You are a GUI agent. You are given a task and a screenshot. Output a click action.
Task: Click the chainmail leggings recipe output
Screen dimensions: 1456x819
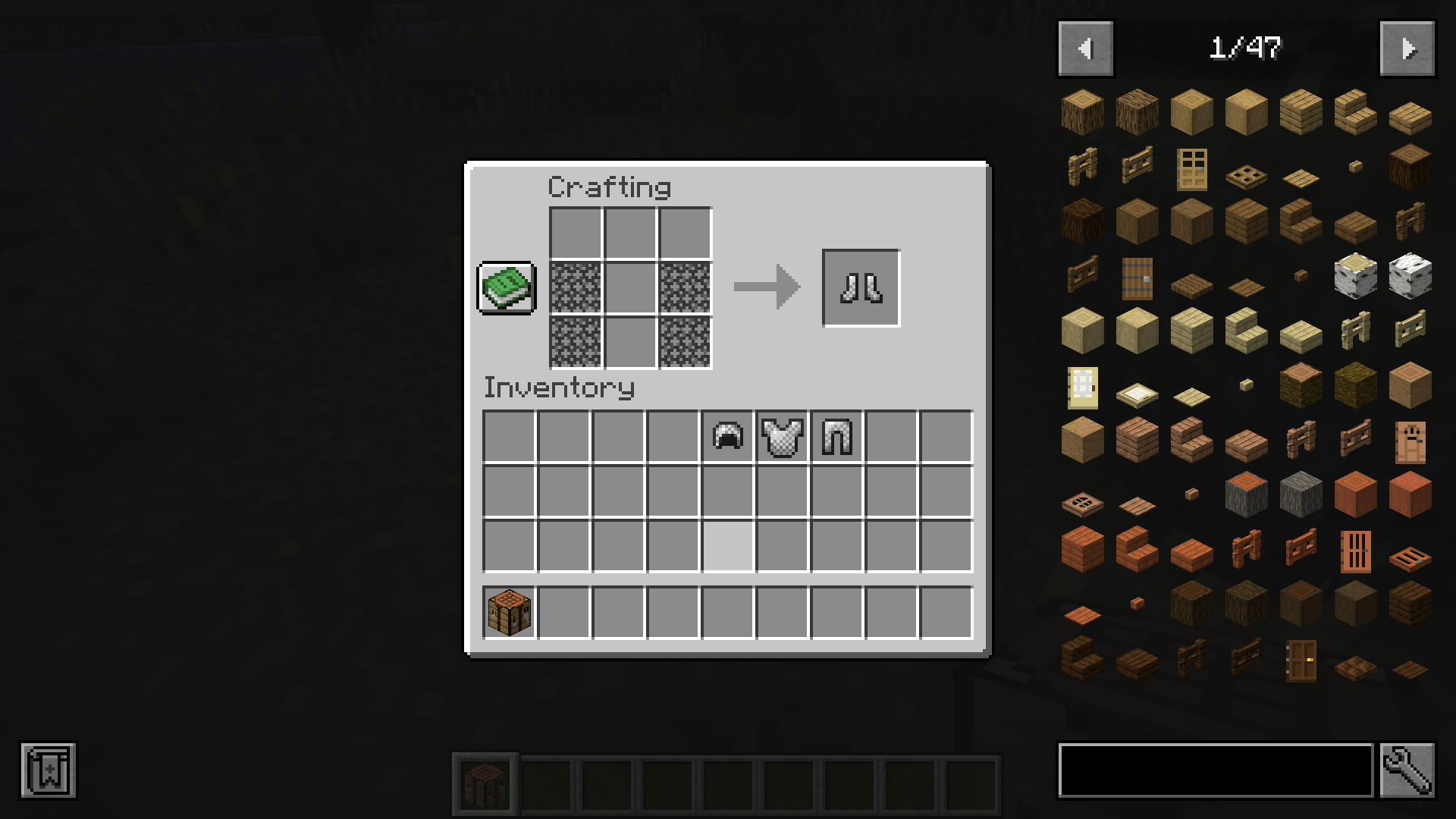click(861, 287)
